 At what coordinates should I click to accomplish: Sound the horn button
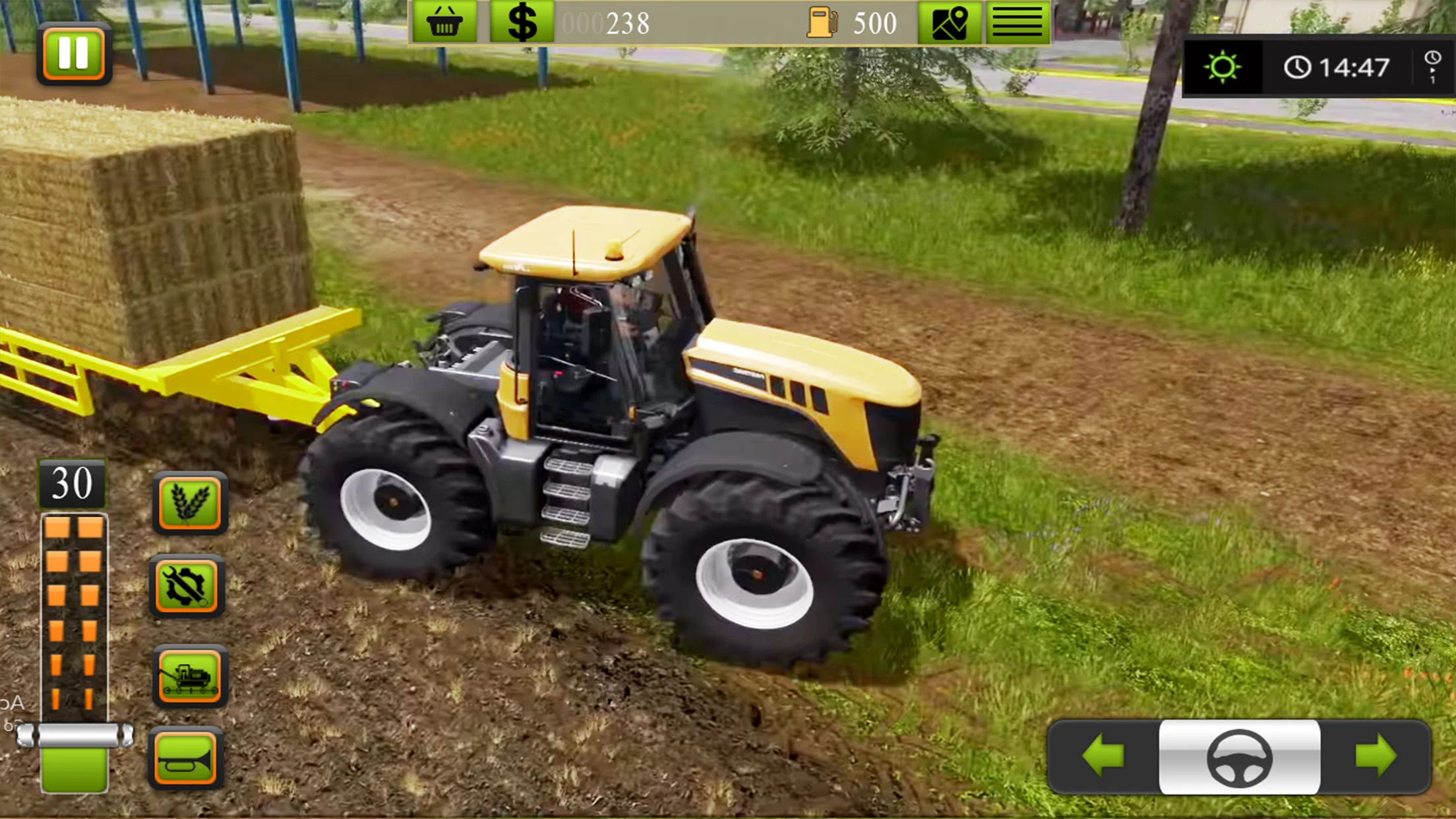[186, 758]
